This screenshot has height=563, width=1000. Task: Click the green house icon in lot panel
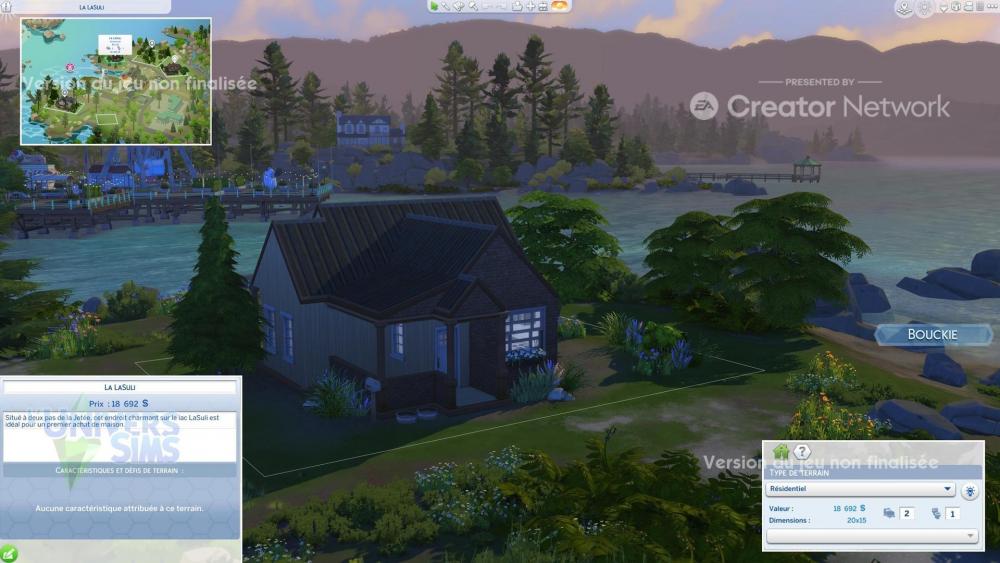pyautogui.click(x=781, y=452)
